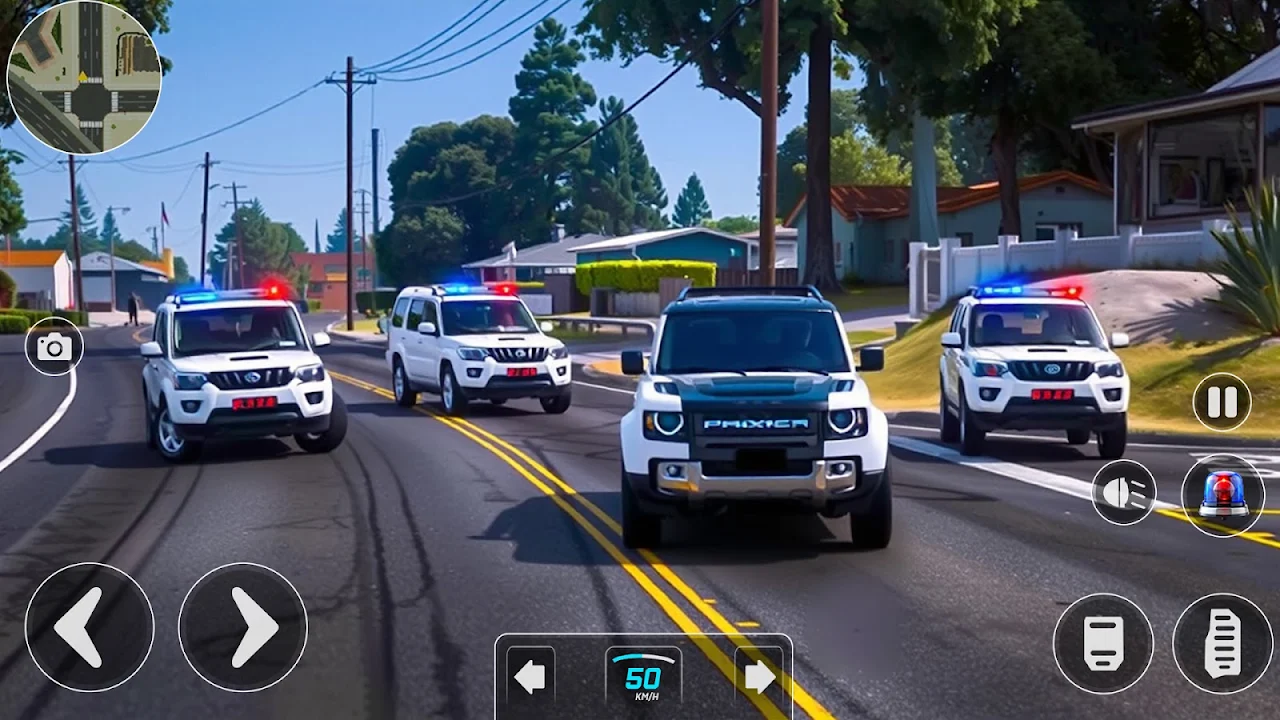Screen dimensions: 1280x720
Task: Open the circular minimap
Action: click(84, 77)
